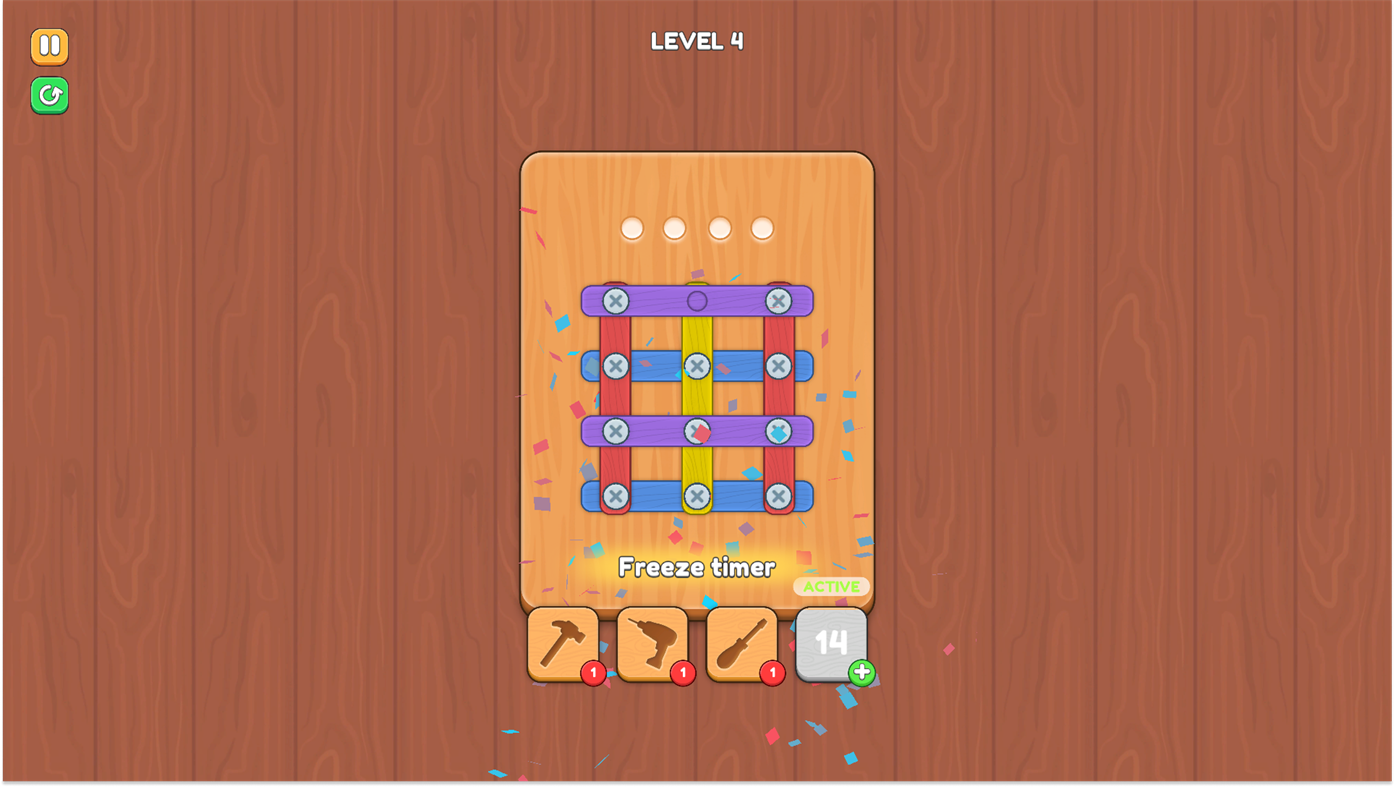Select the hammer tool
The height and width of the screenshot is (787, 1395).
coord(562,641)
